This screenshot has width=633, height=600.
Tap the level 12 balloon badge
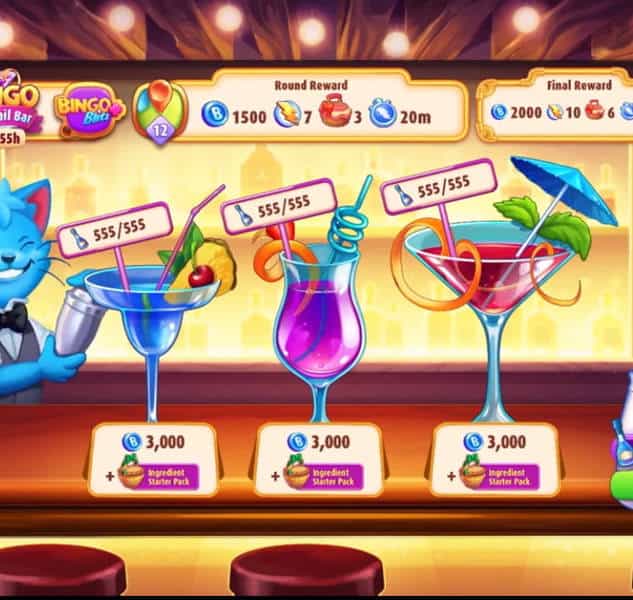pos(162,110)
